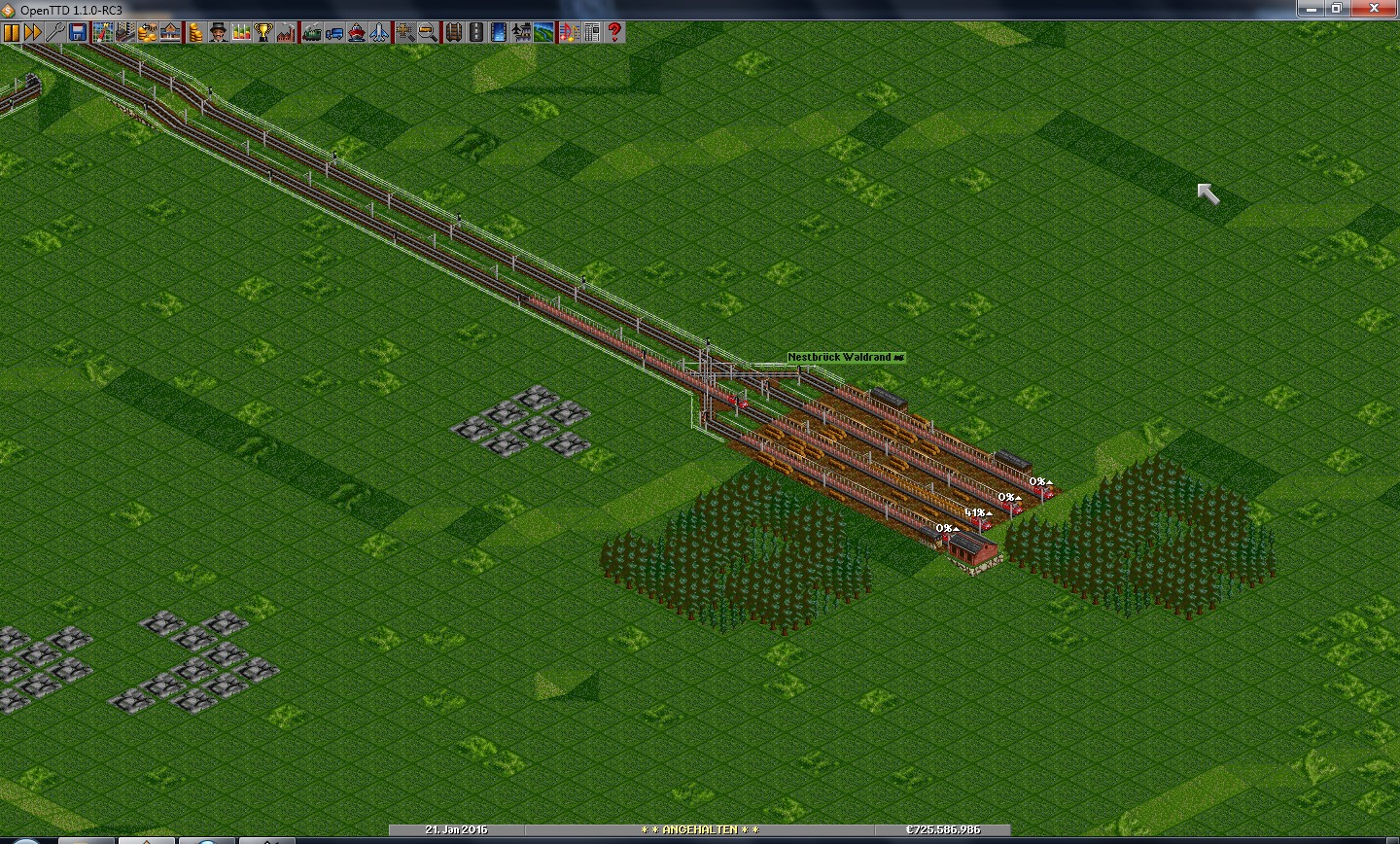The width and height of the screenshot is (1400, 844).
Task: Open the subsidies menu
Action: point(147,32)
